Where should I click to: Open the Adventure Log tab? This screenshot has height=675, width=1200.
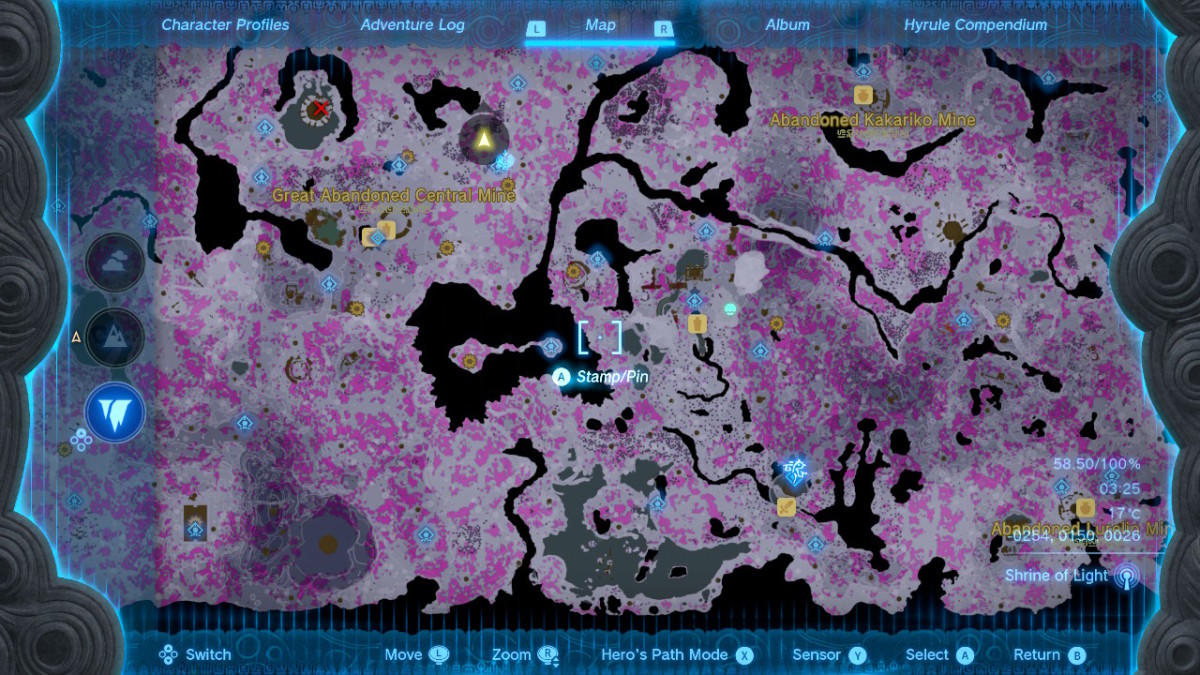412,25
